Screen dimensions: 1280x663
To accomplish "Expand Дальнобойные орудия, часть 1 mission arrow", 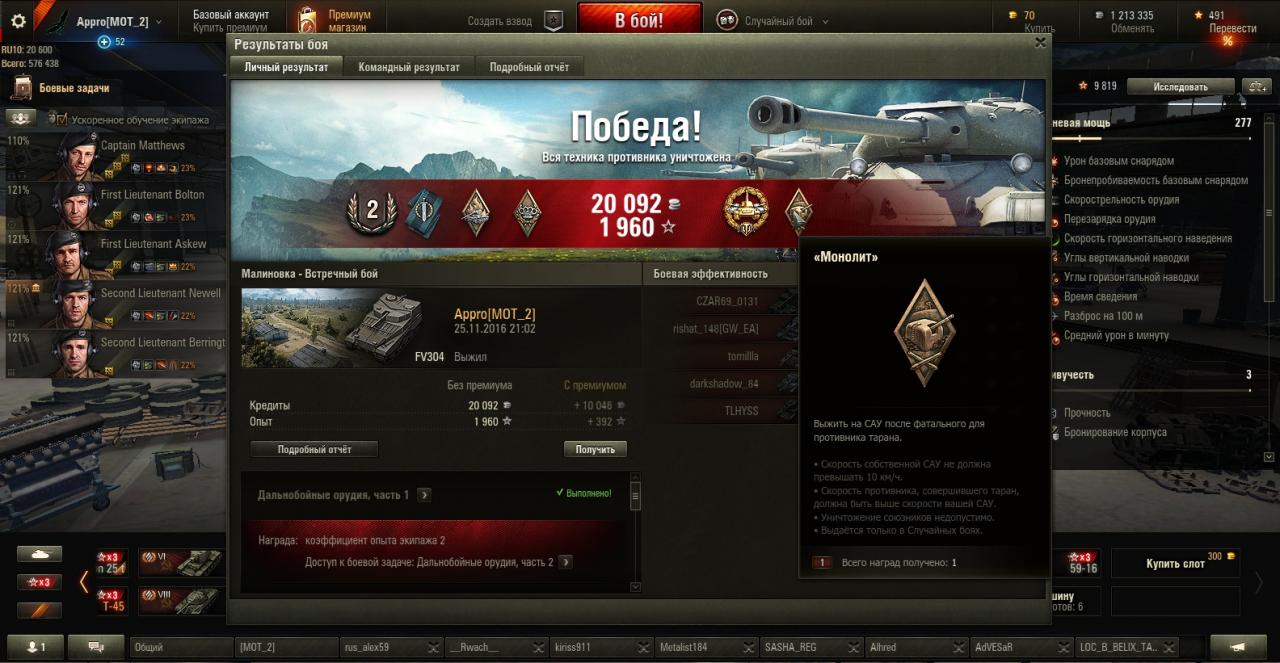I will 425,495.
